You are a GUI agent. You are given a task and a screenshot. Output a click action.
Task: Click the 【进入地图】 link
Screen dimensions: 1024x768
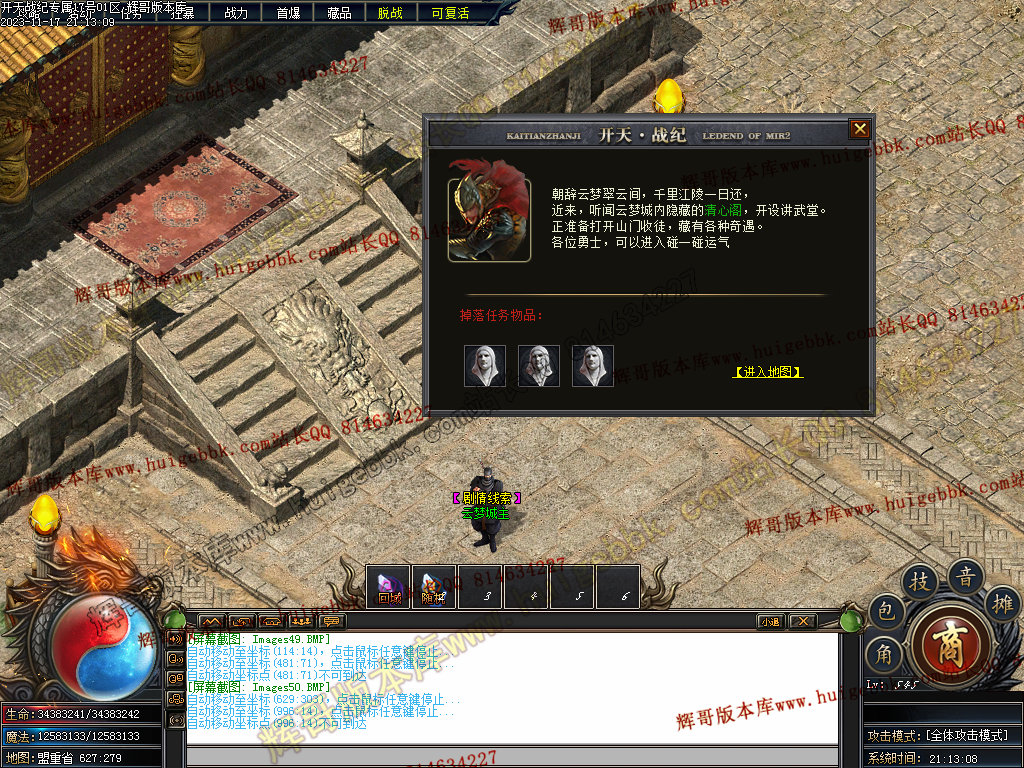pos(768,372)
